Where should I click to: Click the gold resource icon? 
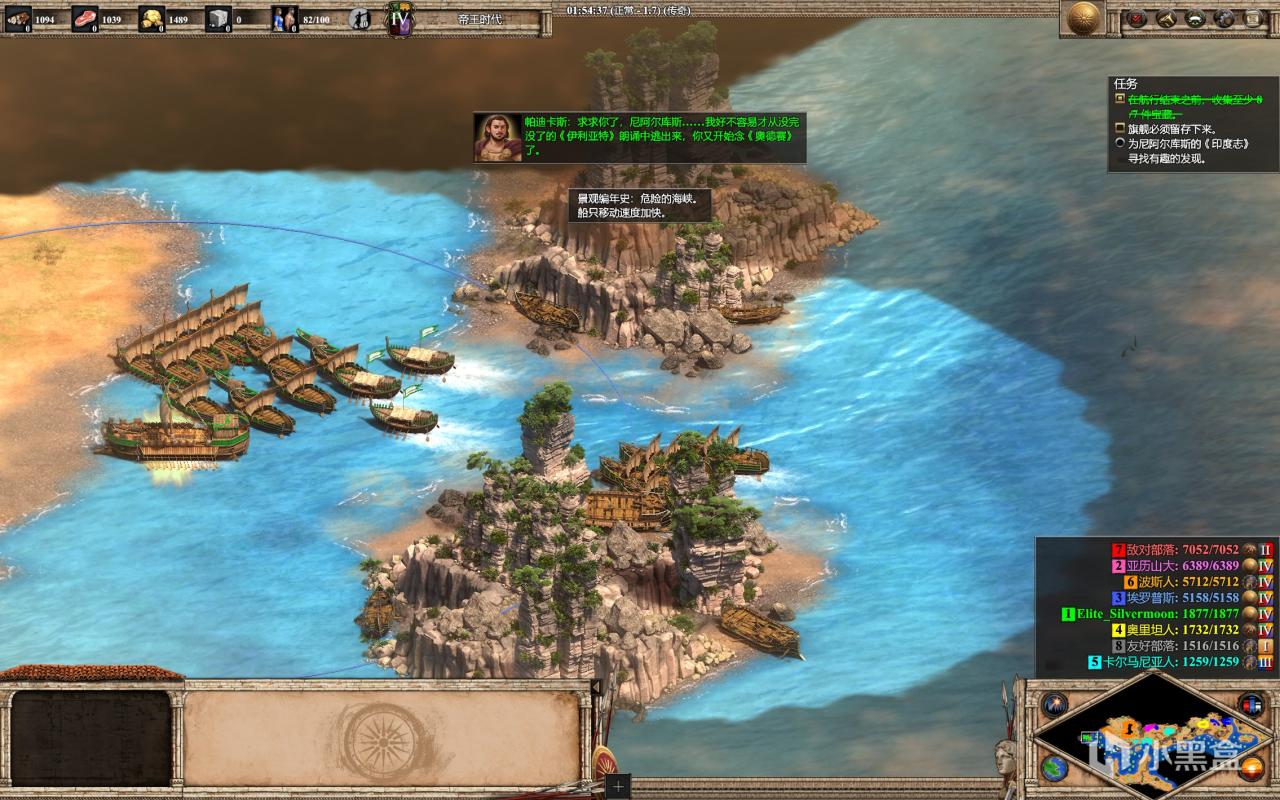coord(151,18)
